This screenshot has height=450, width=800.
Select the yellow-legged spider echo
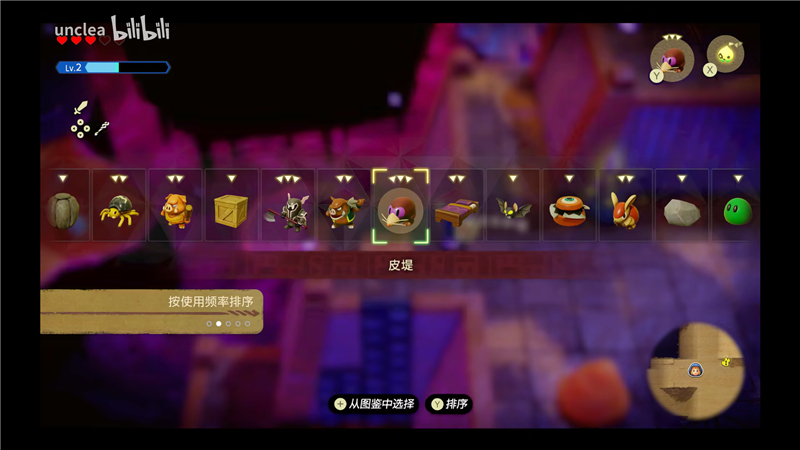[120, 210]
